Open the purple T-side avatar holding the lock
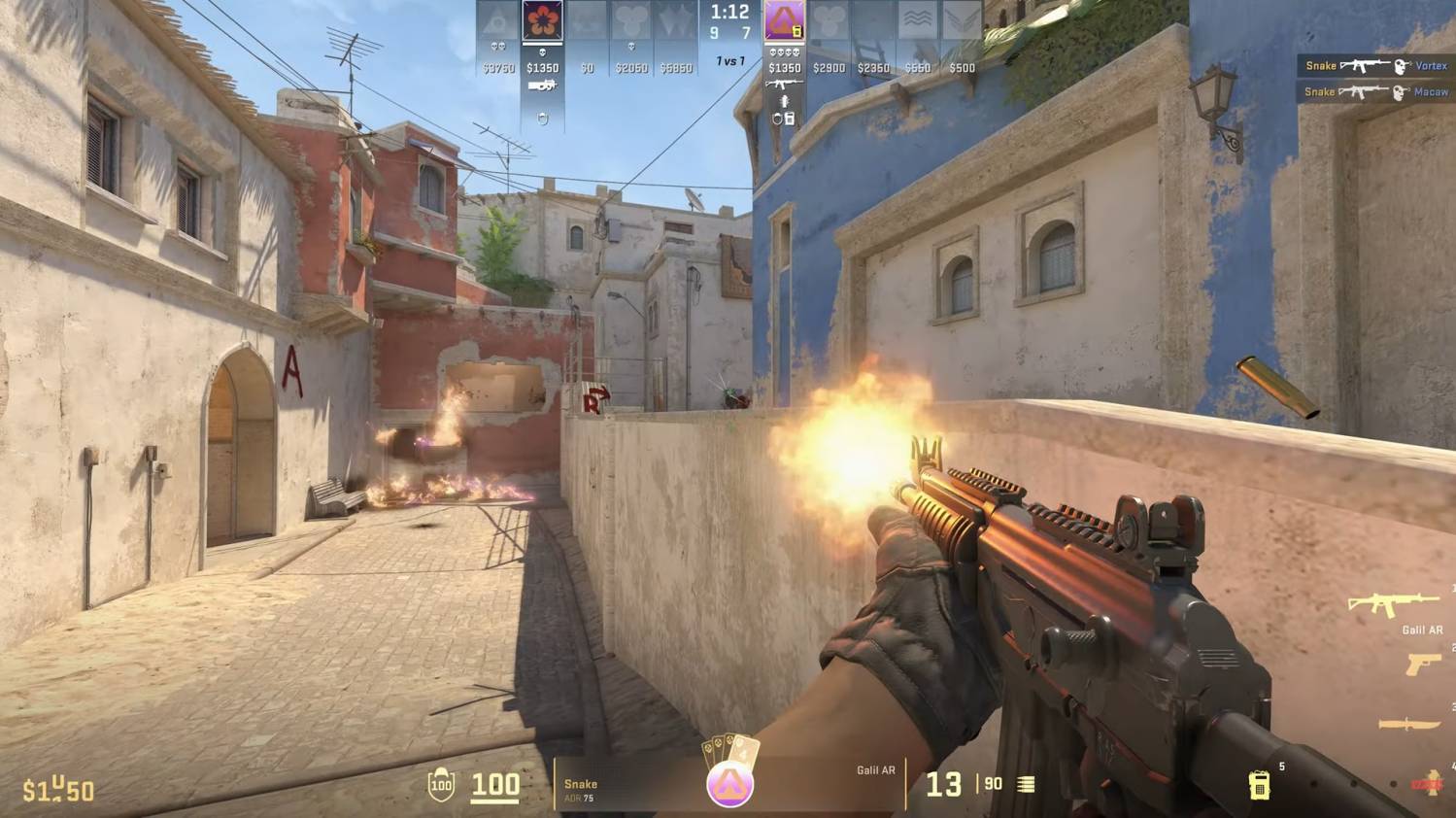The image size is (1456, 818). pos(784,19)
